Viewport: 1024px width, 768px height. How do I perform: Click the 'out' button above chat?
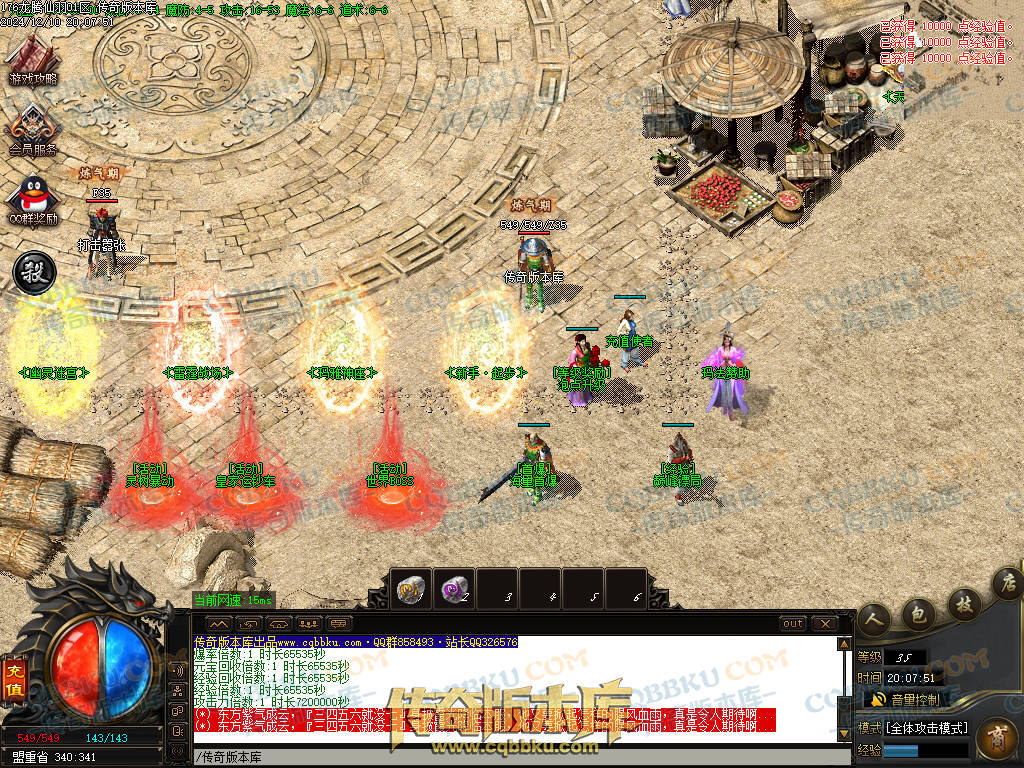792,623
